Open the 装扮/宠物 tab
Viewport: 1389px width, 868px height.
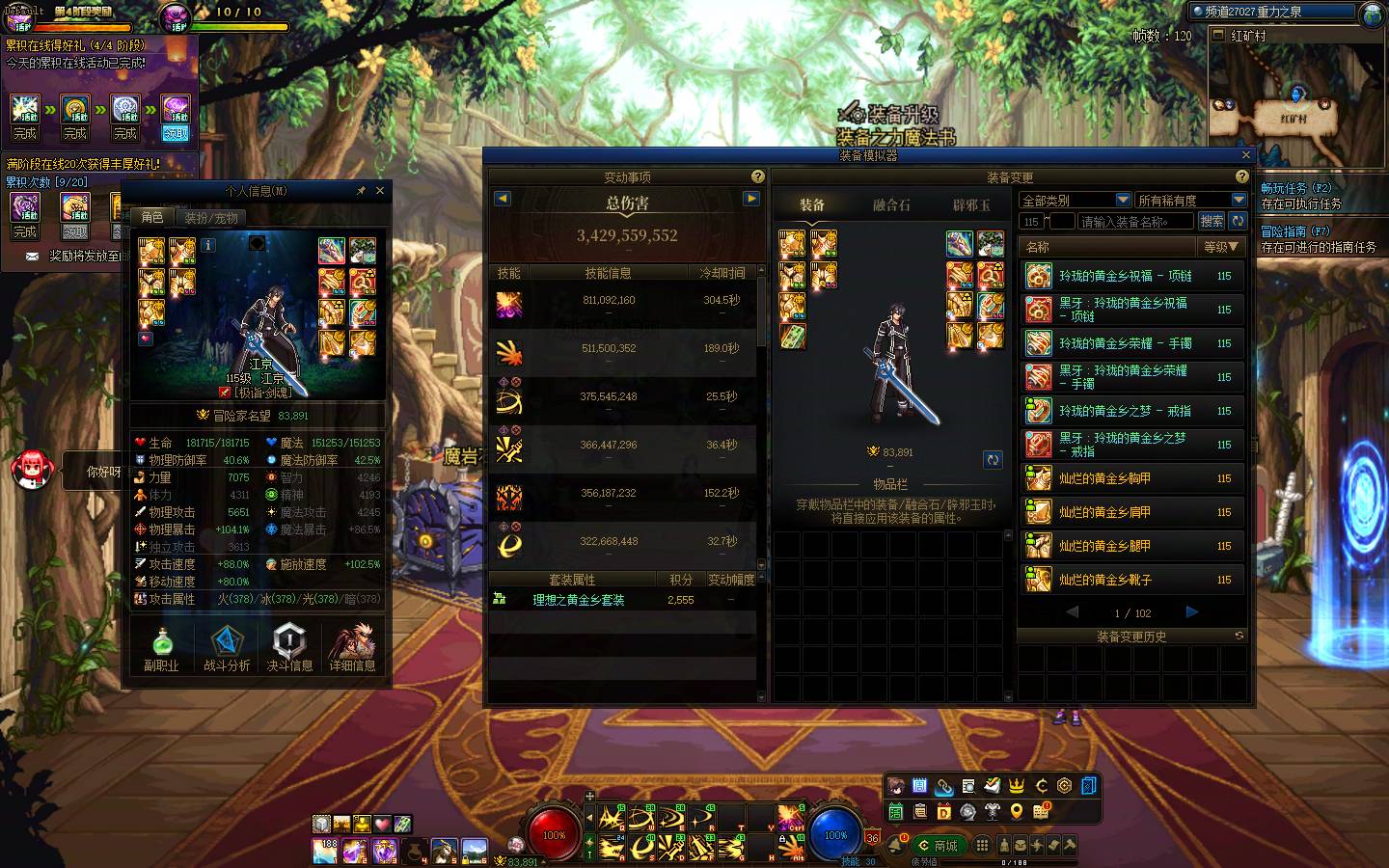coord(211,218)
